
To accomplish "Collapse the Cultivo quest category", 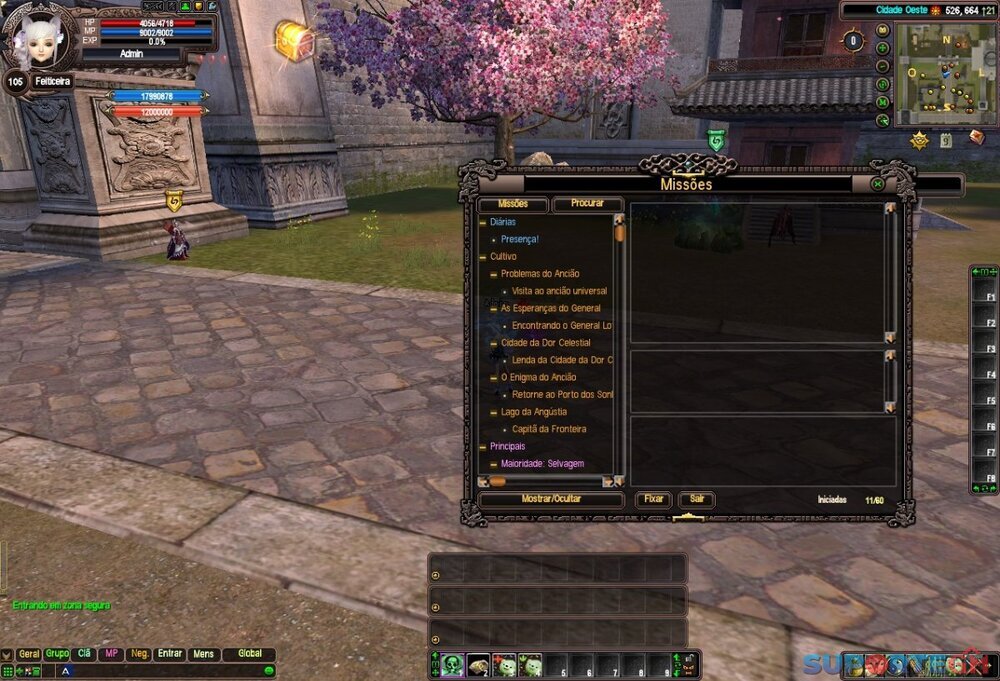I will (483, 256).
